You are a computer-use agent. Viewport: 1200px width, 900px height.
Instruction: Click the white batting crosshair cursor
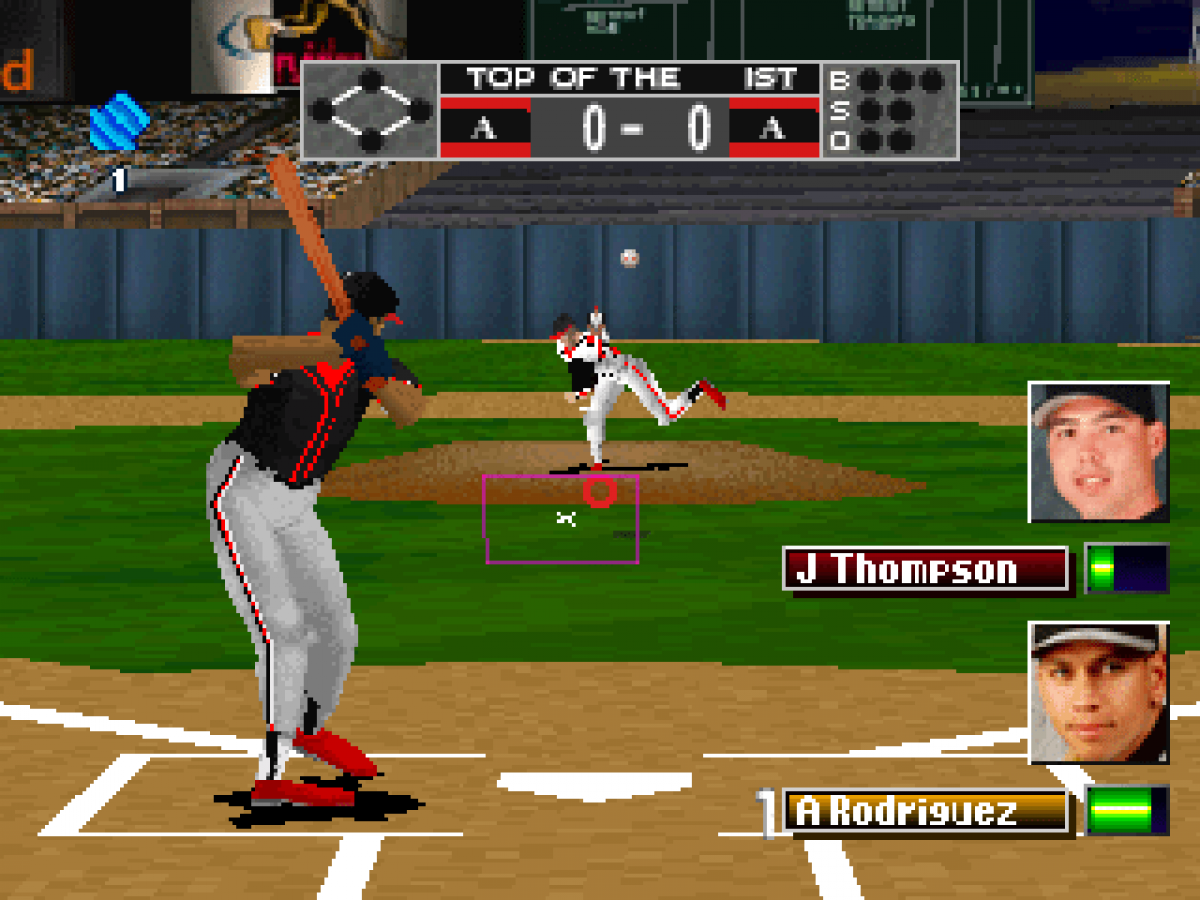566,518
